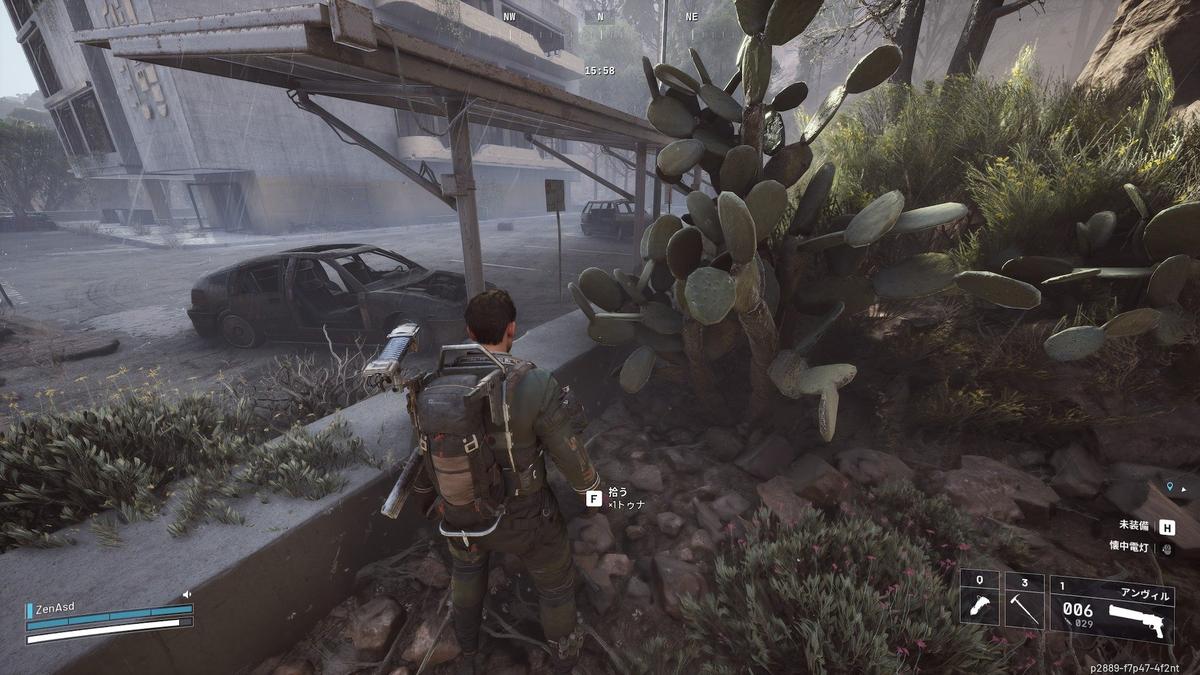
Task: Select the hammer tool slot numbered 3
Action: coord(1024,599)
